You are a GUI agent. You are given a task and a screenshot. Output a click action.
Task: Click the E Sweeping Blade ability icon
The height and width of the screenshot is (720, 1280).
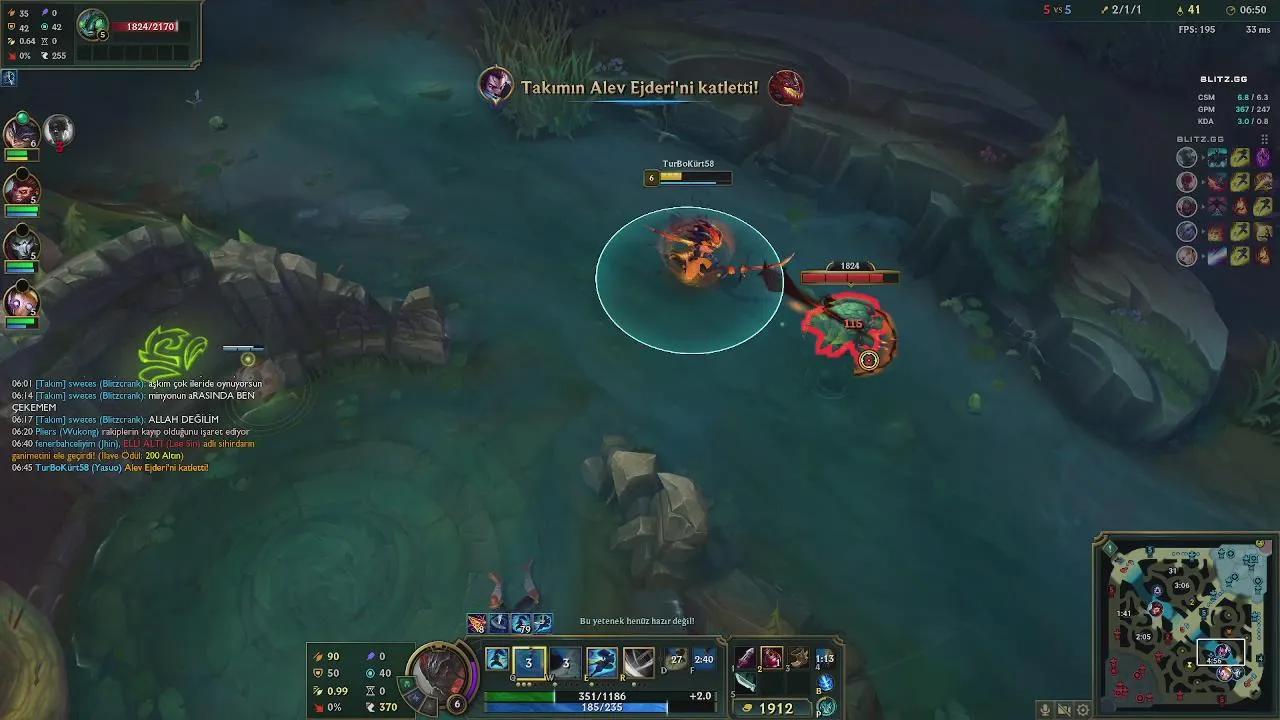click(601, 660)
